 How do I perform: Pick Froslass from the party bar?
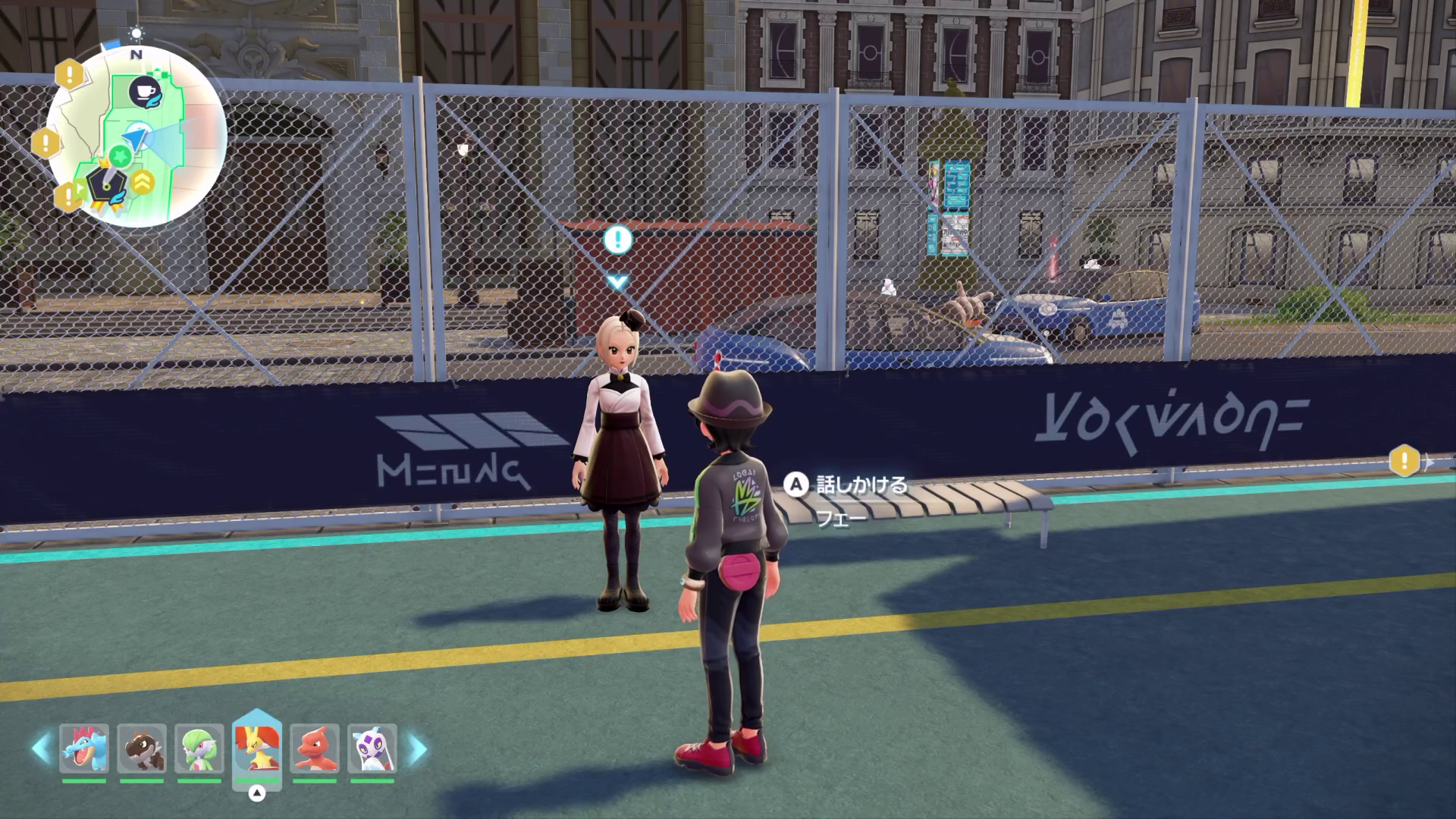tap(372, 748)
